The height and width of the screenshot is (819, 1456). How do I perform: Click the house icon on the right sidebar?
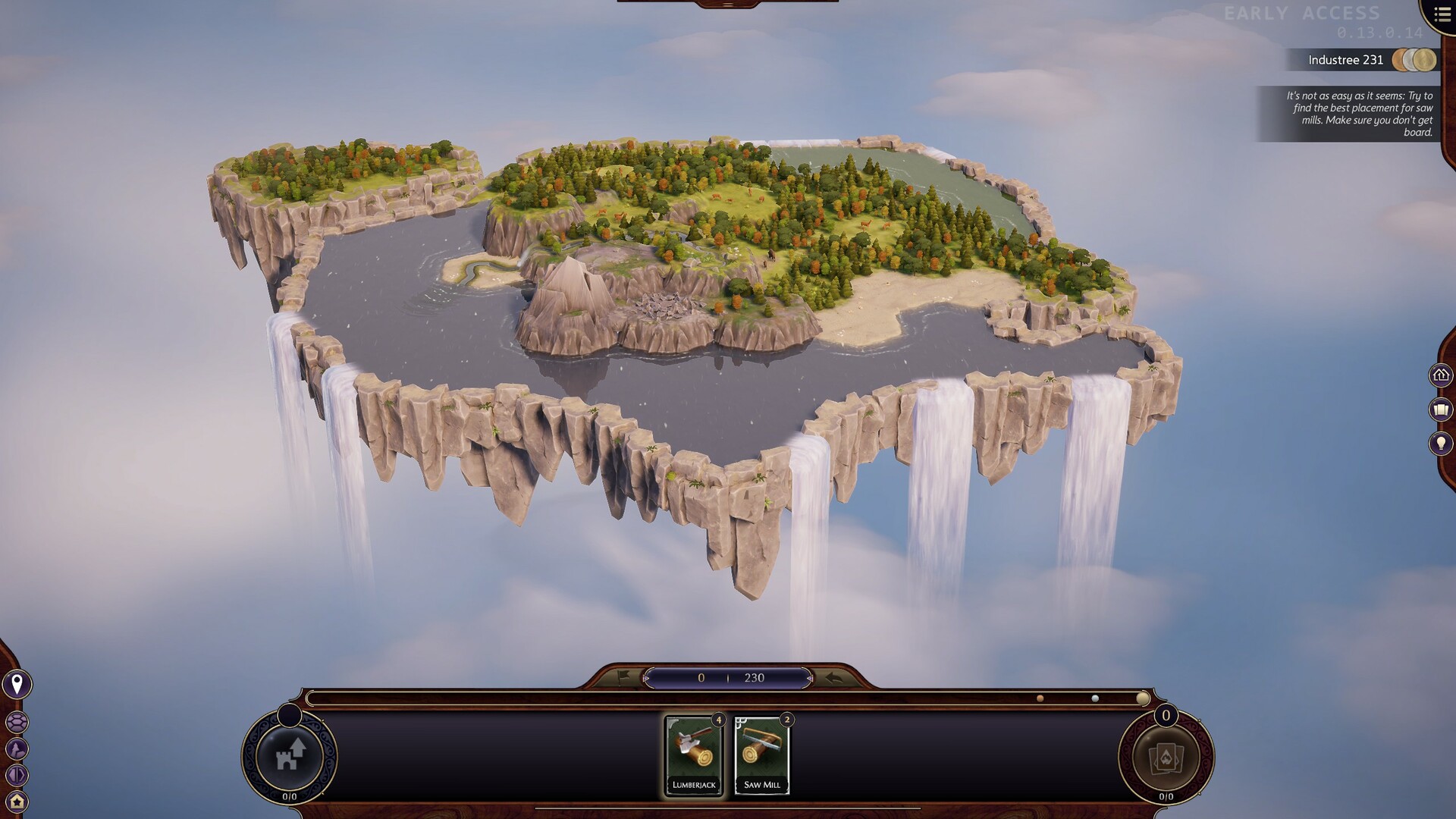coord(1439,375)
